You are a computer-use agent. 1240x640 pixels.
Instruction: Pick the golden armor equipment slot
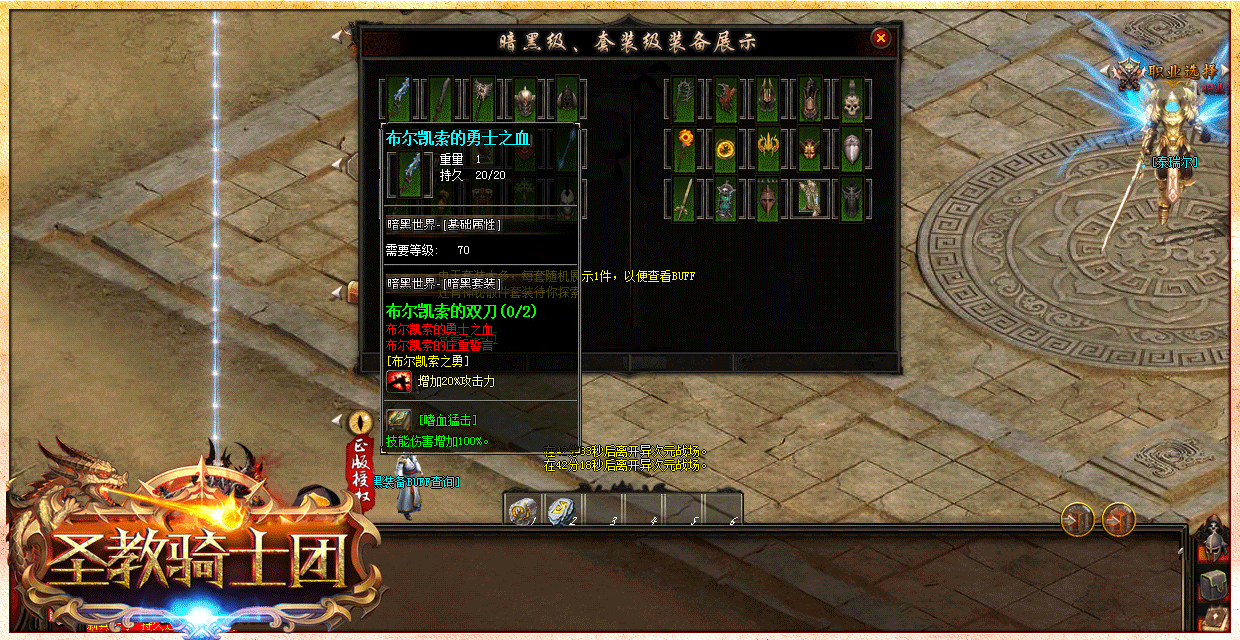coord(809,199)
